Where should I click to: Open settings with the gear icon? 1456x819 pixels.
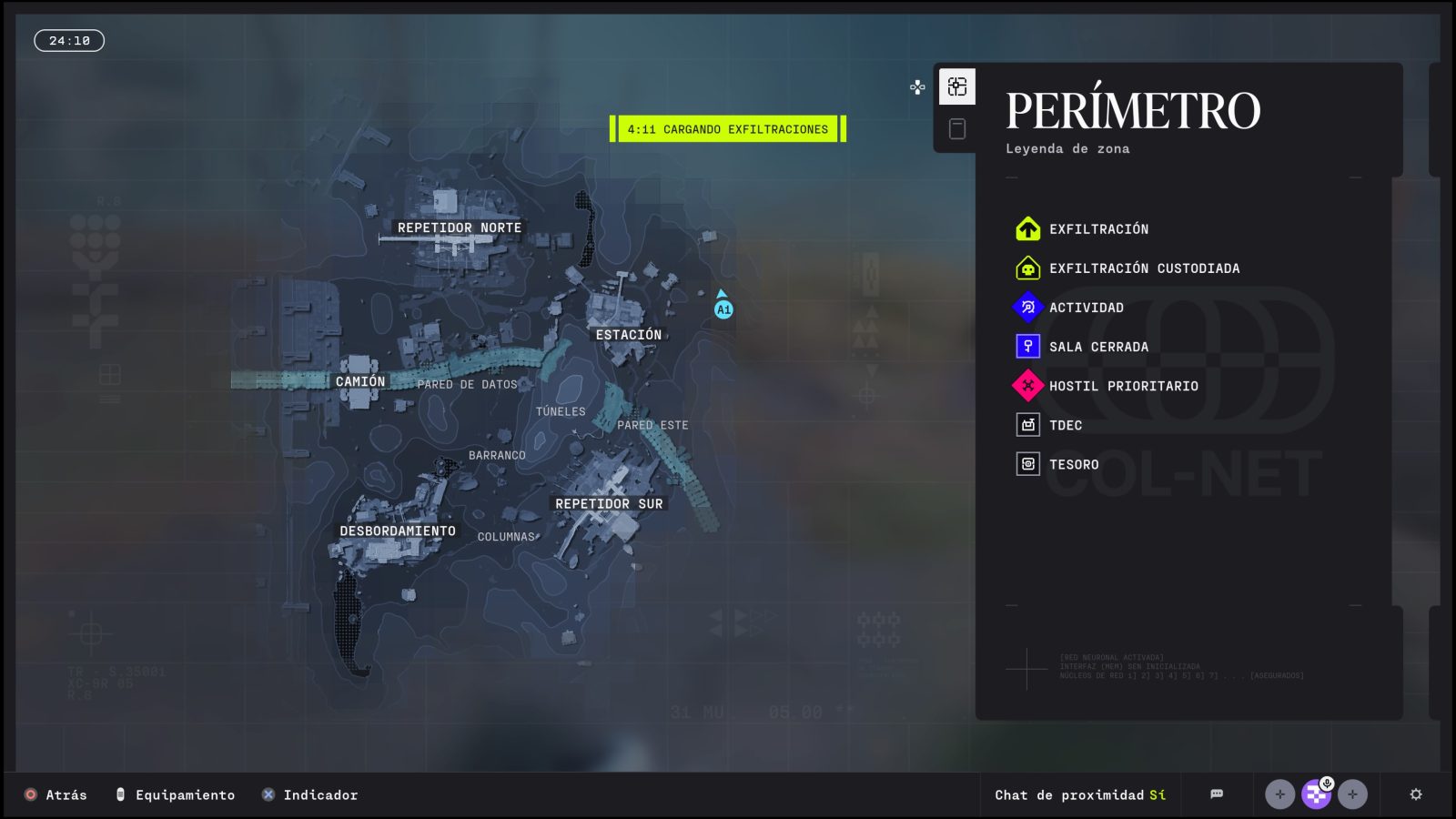[1416, 794]
